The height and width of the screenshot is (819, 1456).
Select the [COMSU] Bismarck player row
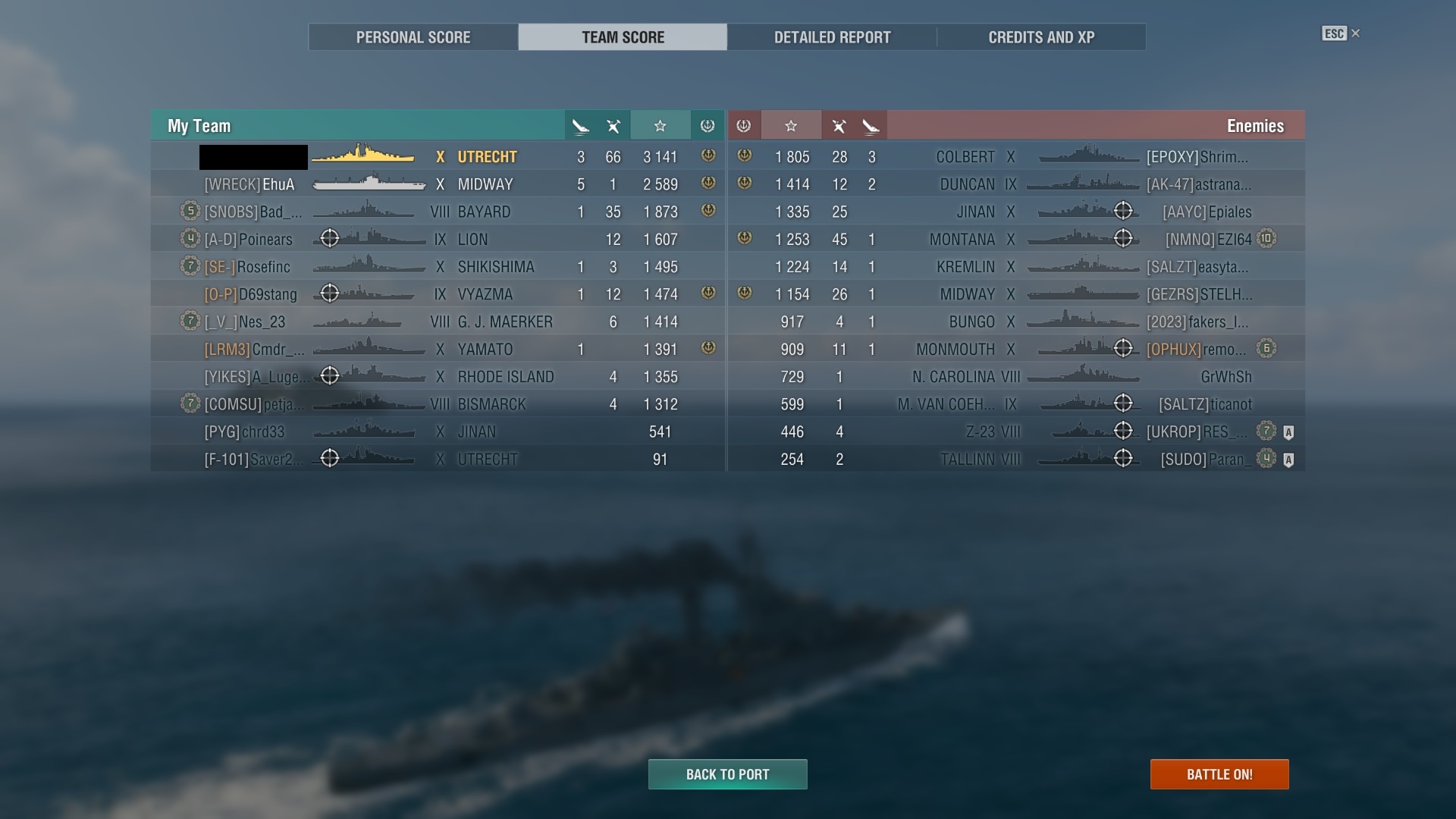click(x=438, y=404)
